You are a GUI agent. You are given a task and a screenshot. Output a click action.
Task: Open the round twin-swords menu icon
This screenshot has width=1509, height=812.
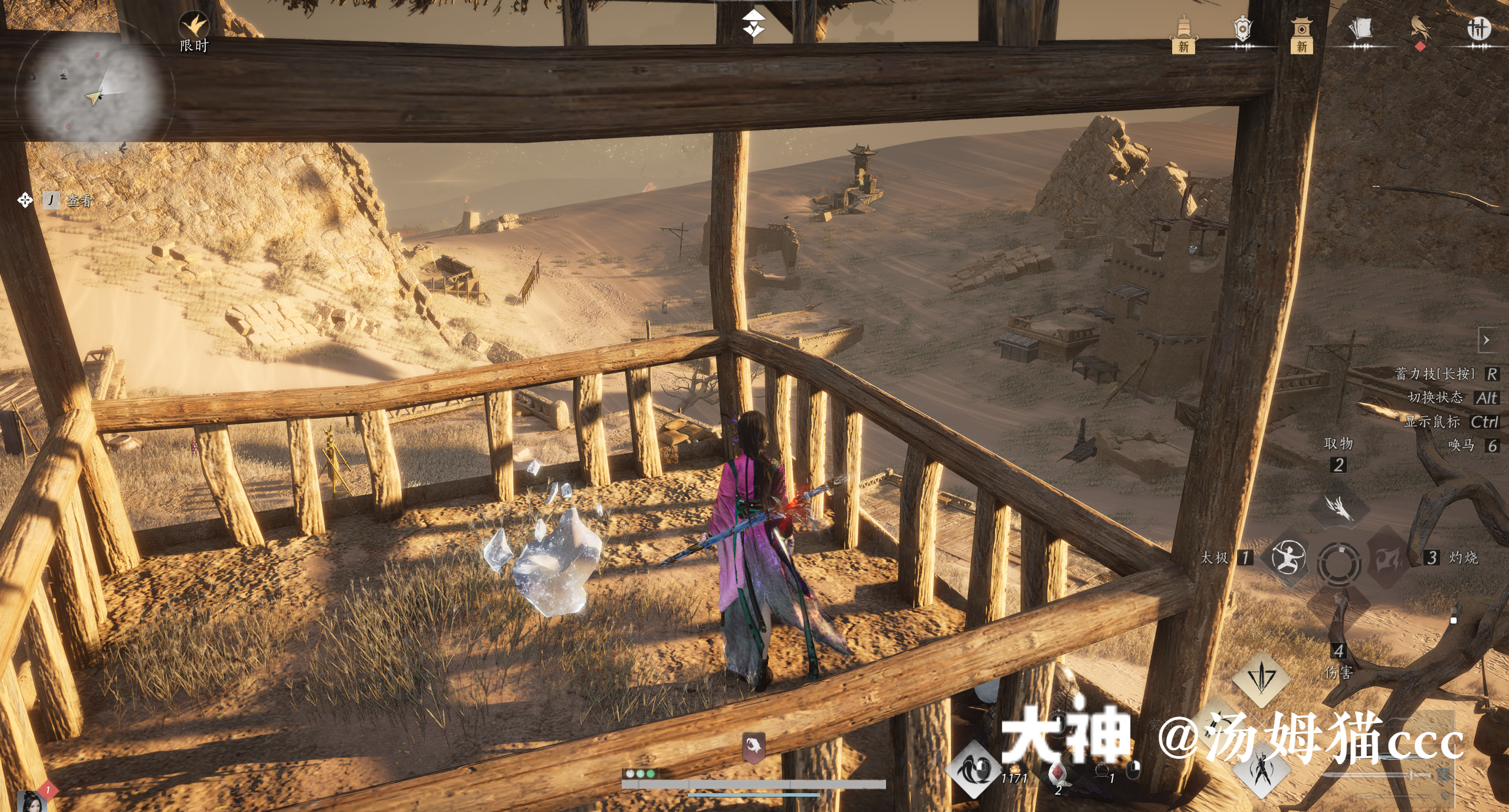[1478, 28]
